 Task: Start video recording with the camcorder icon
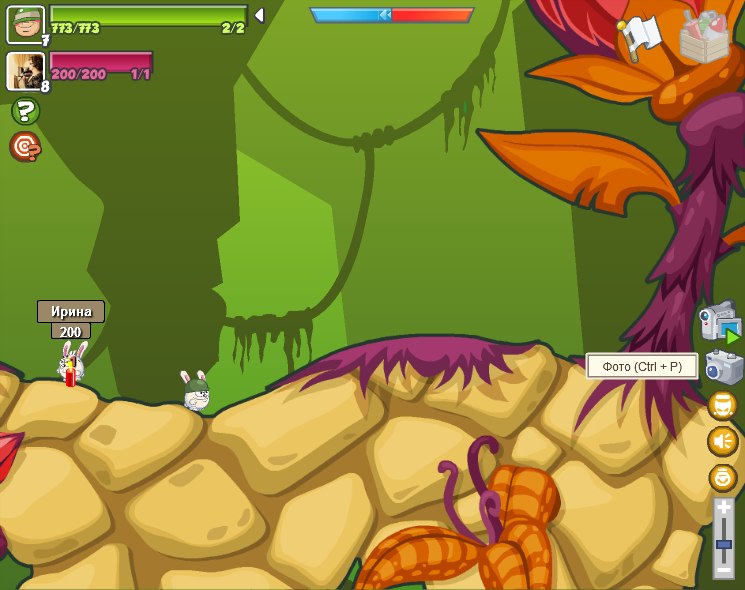click(x=720, y=323)
